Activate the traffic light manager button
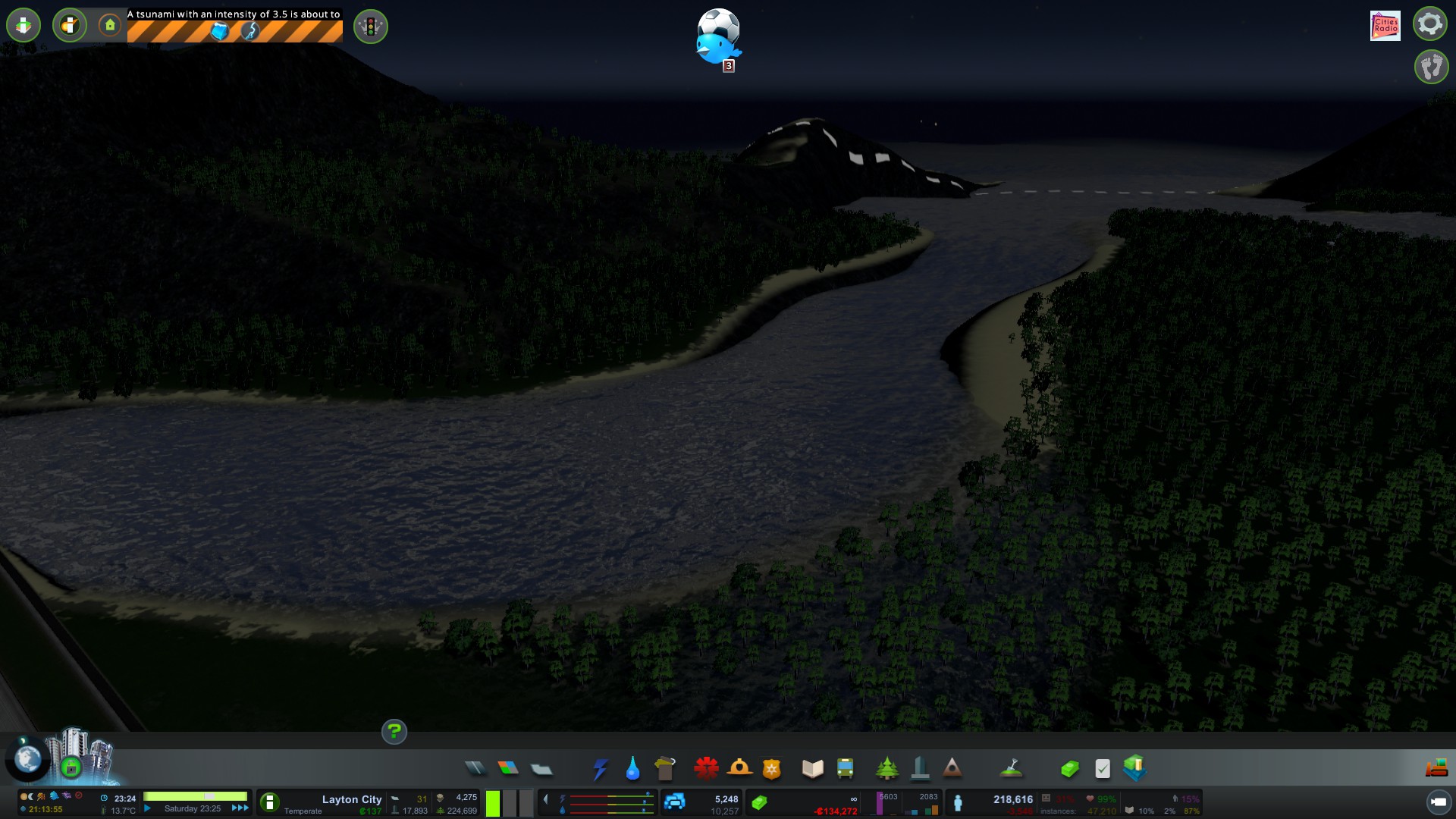This screenshot has height=819, width=1456. click(371, 27)
